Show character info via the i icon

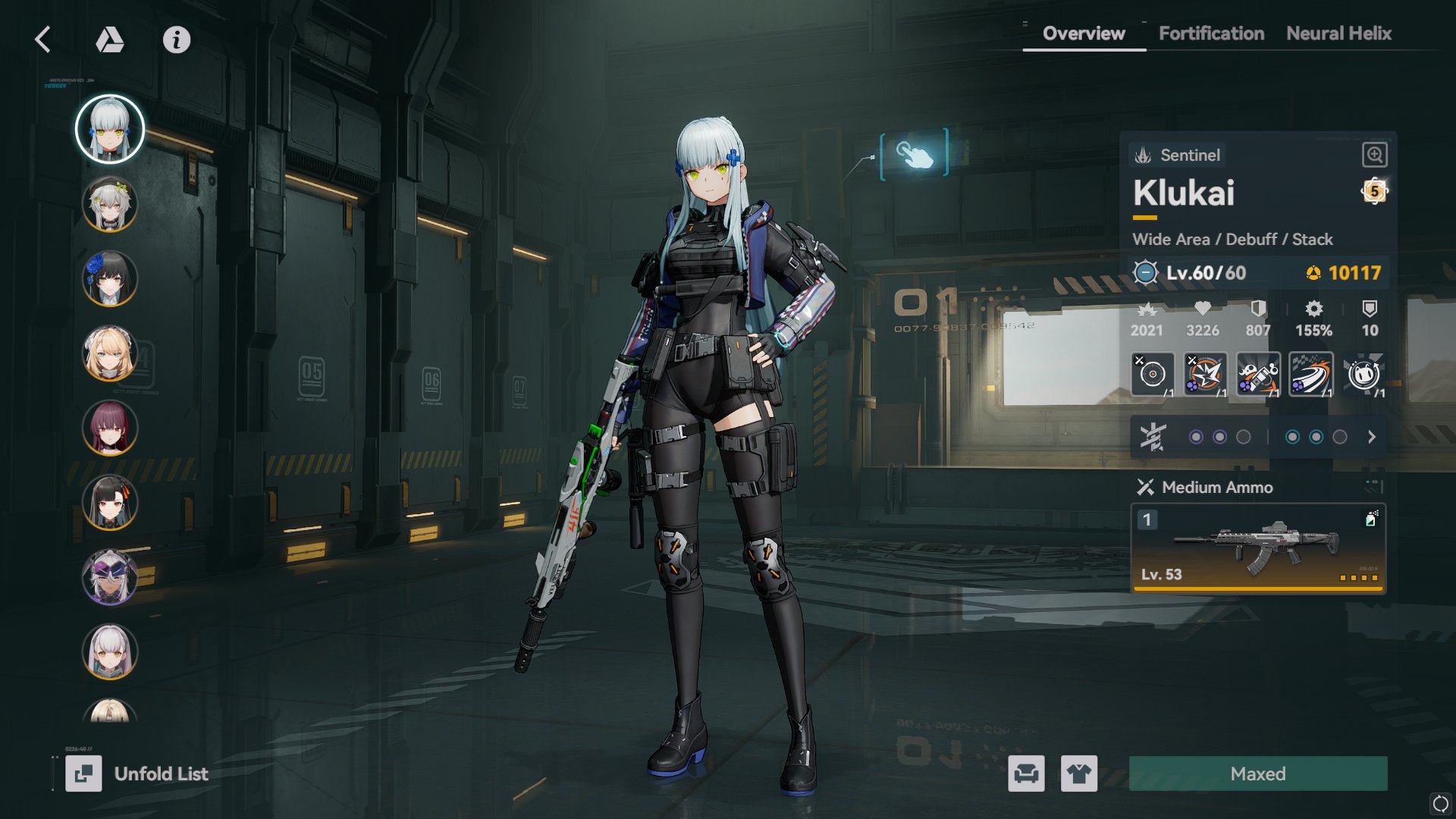pos(177,39)
